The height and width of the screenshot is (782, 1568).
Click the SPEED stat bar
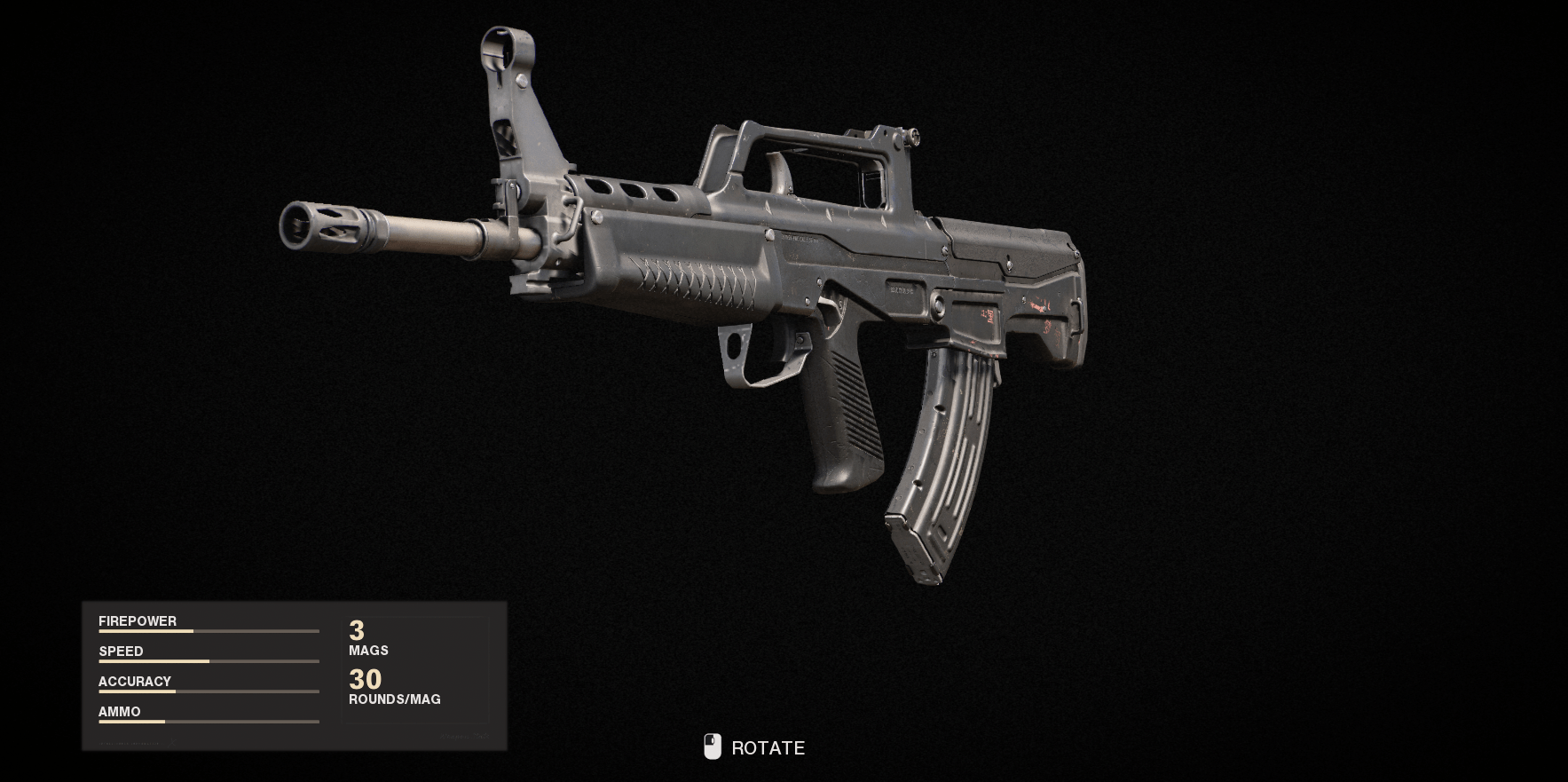pyautogui.click(x=208, y=662)
